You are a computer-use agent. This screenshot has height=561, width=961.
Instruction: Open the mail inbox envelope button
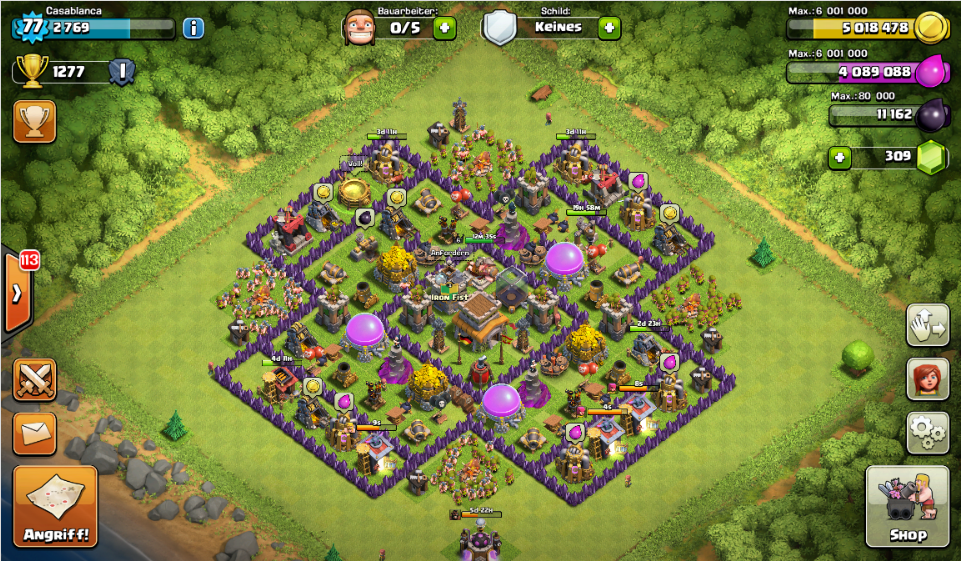pos(35,432)
